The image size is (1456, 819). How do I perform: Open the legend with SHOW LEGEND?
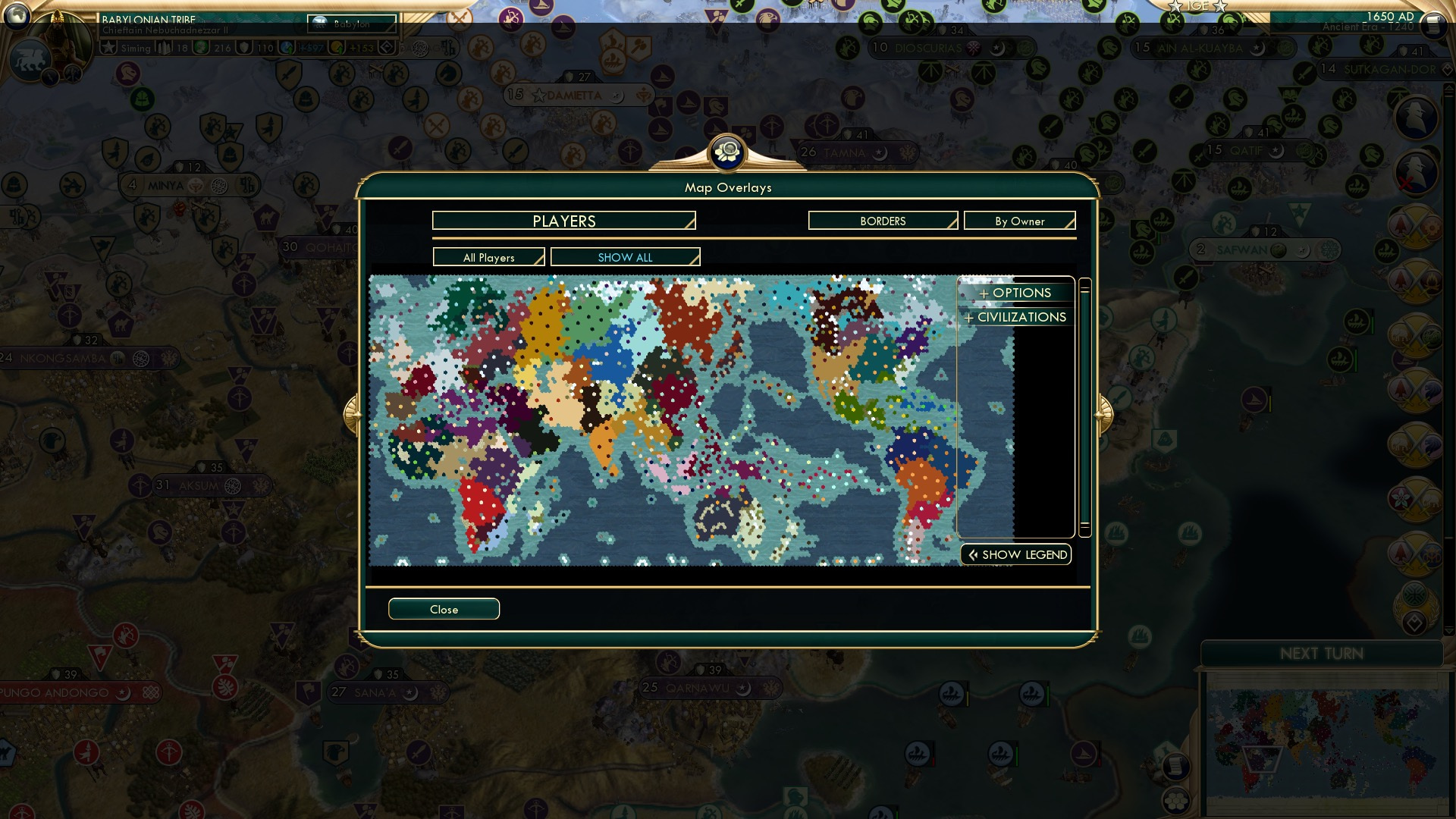pyautogui.click(x=1015, y=554)
